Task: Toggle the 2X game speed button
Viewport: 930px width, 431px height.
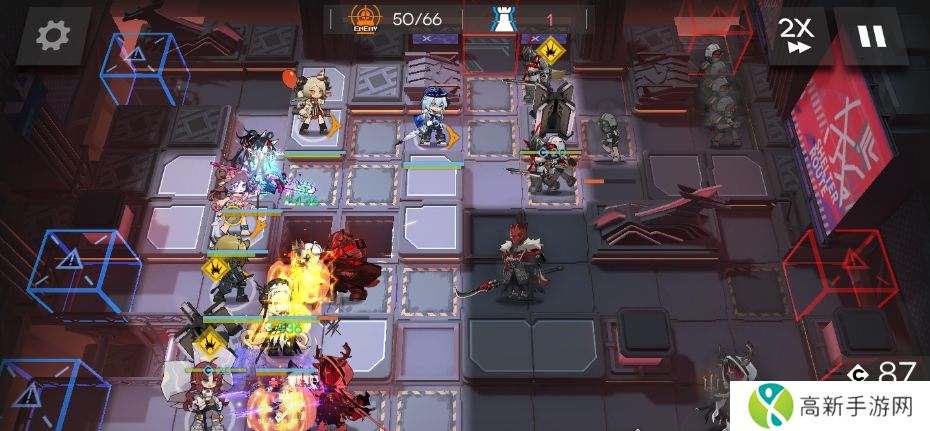Action: (x=797, y=36)
